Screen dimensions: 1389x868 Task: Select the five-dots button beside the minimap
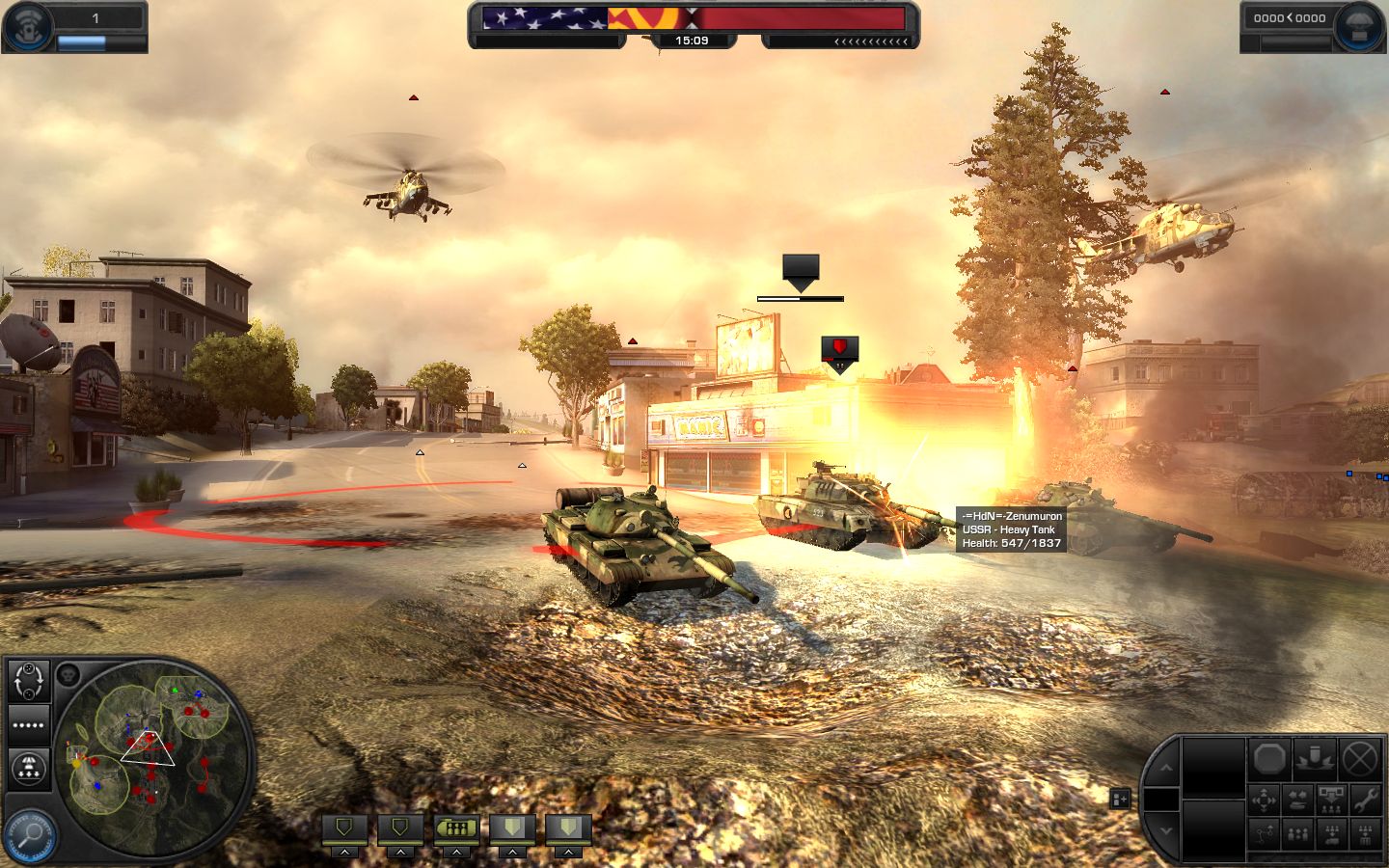29,724
